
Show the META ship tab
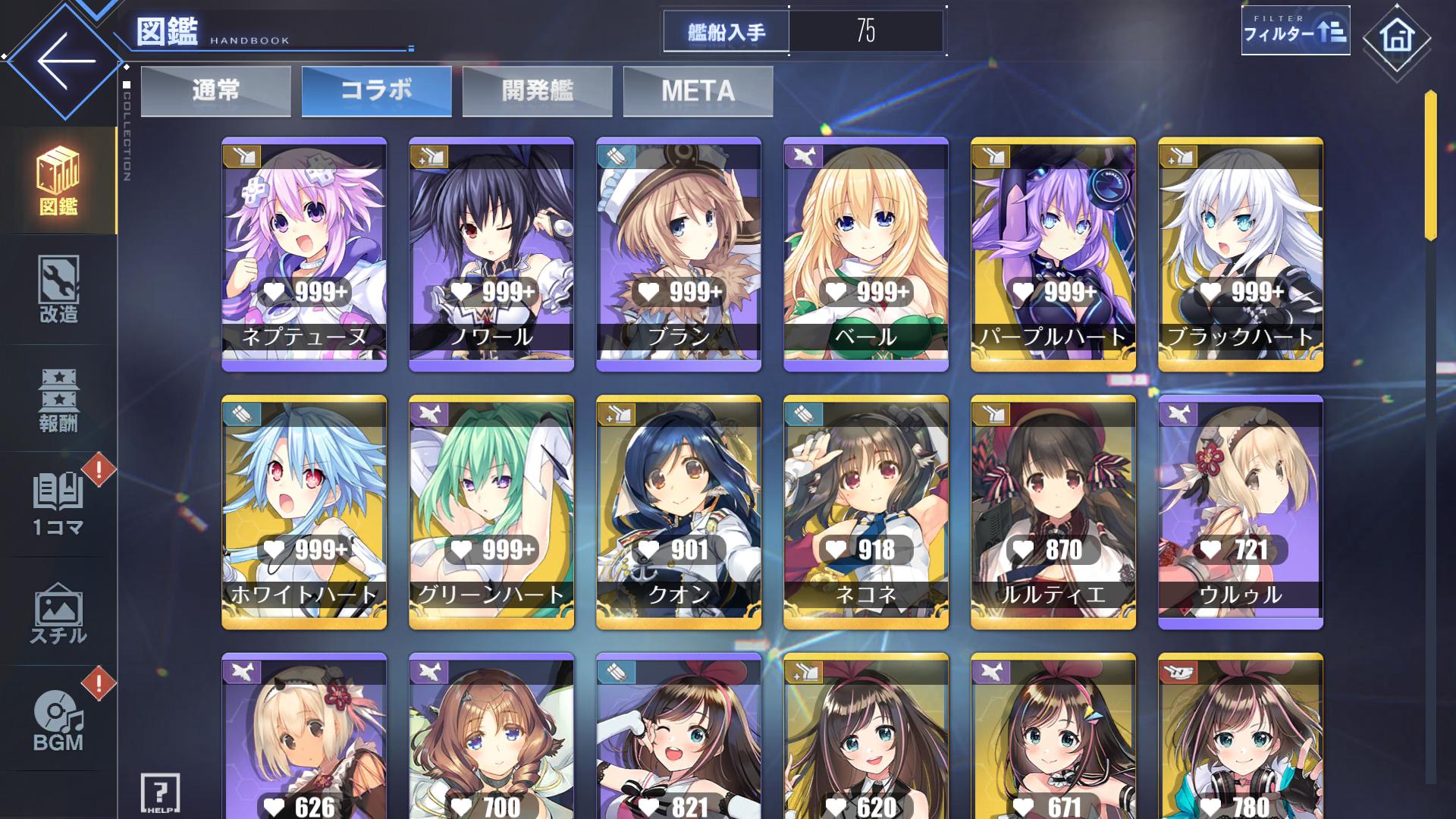click(698, 91)
